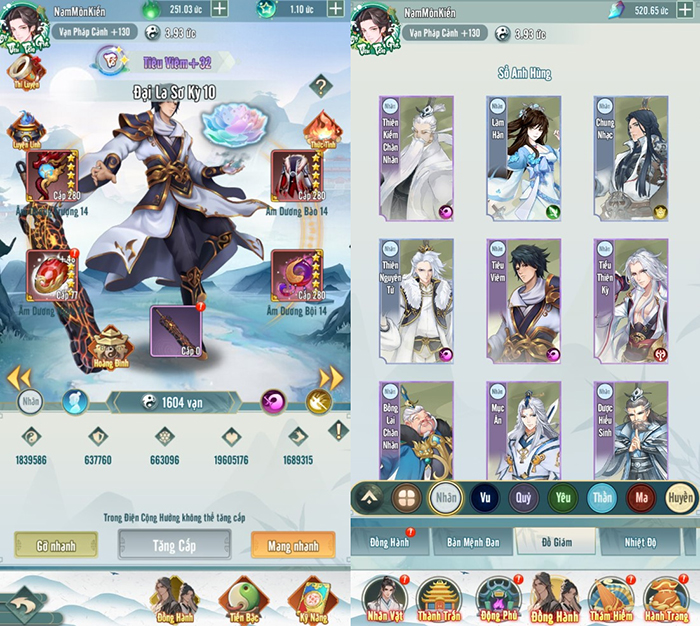Go to next hero with right arrows
This screenshot has width=700, height=626.
point(331,378)
